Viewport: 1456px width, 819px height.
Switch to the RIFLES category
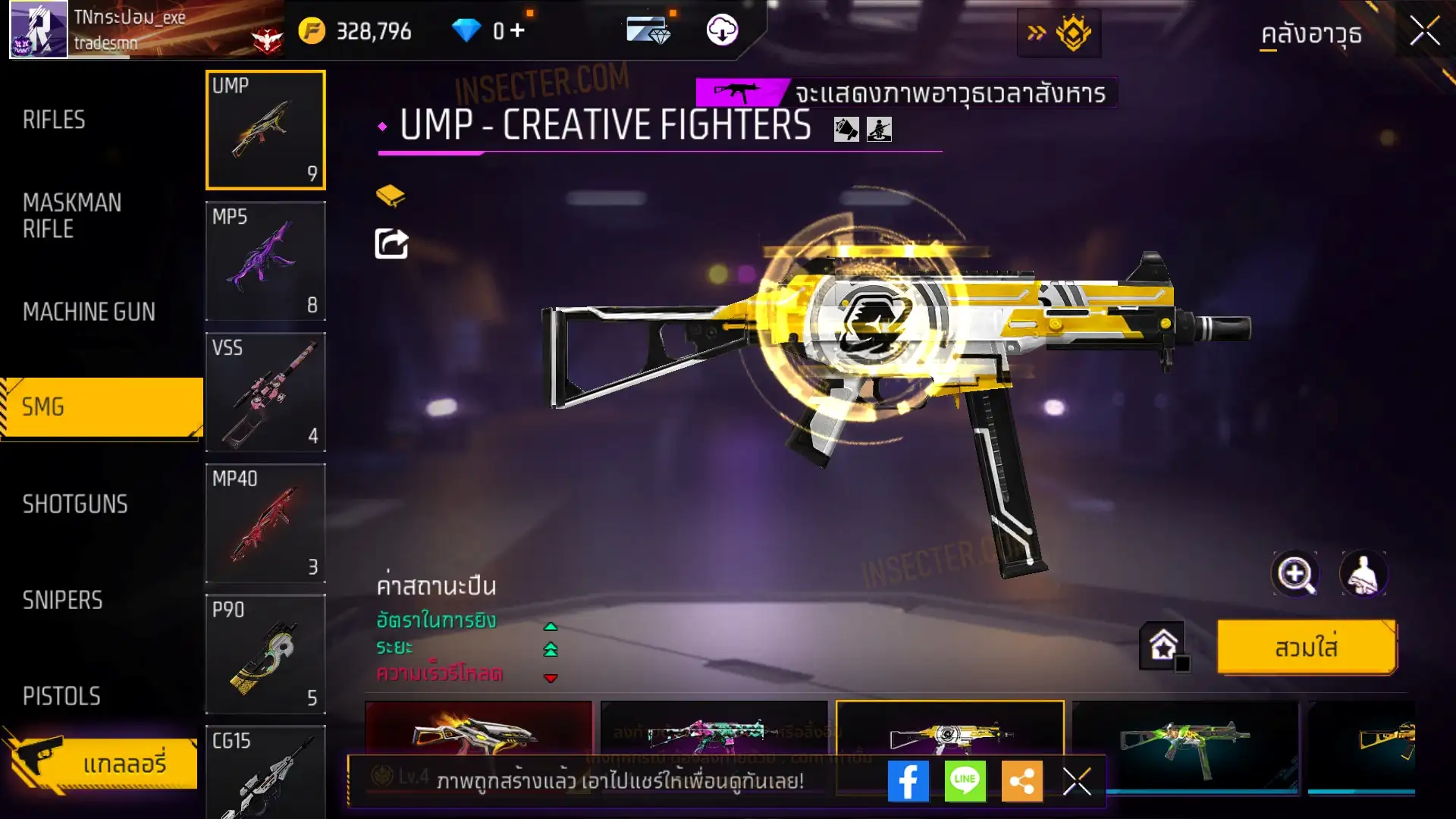[54, 120]
